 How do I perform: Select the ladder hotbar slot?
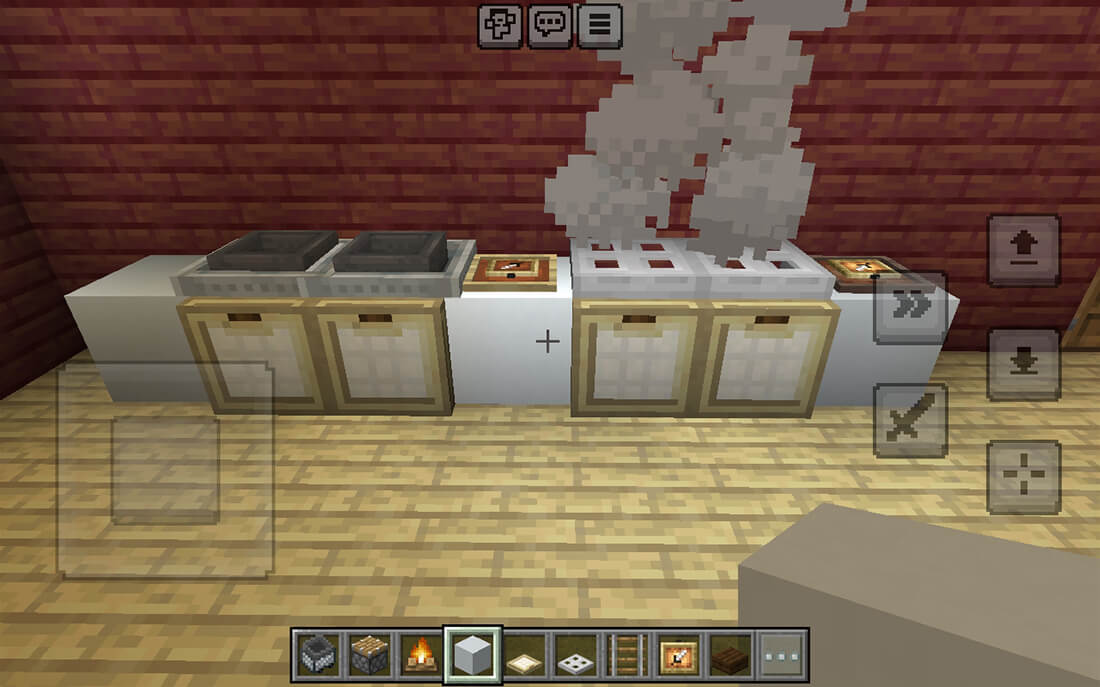[628, 655]
